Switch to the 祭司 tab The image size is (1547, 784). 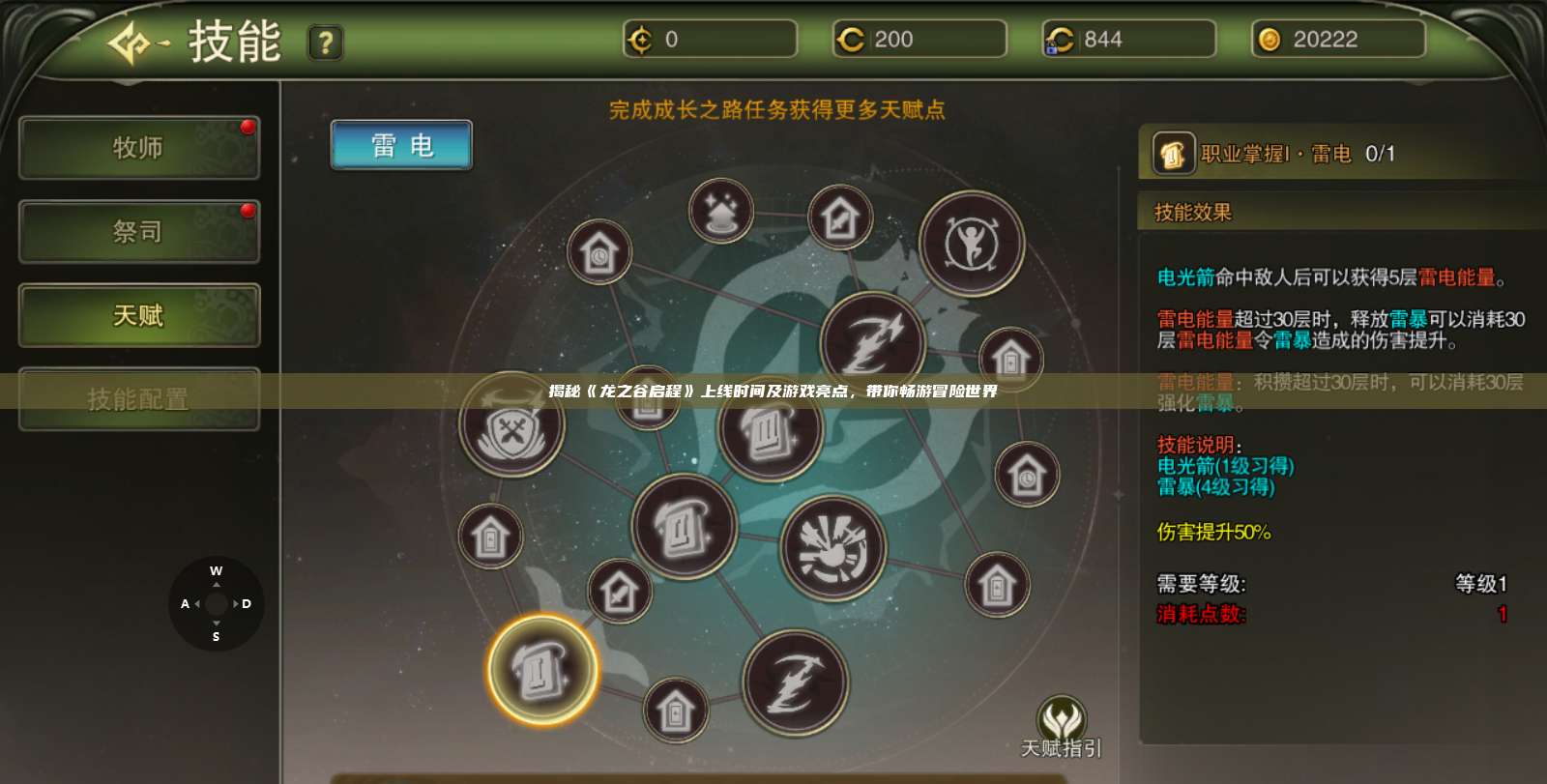click(138, 232)
